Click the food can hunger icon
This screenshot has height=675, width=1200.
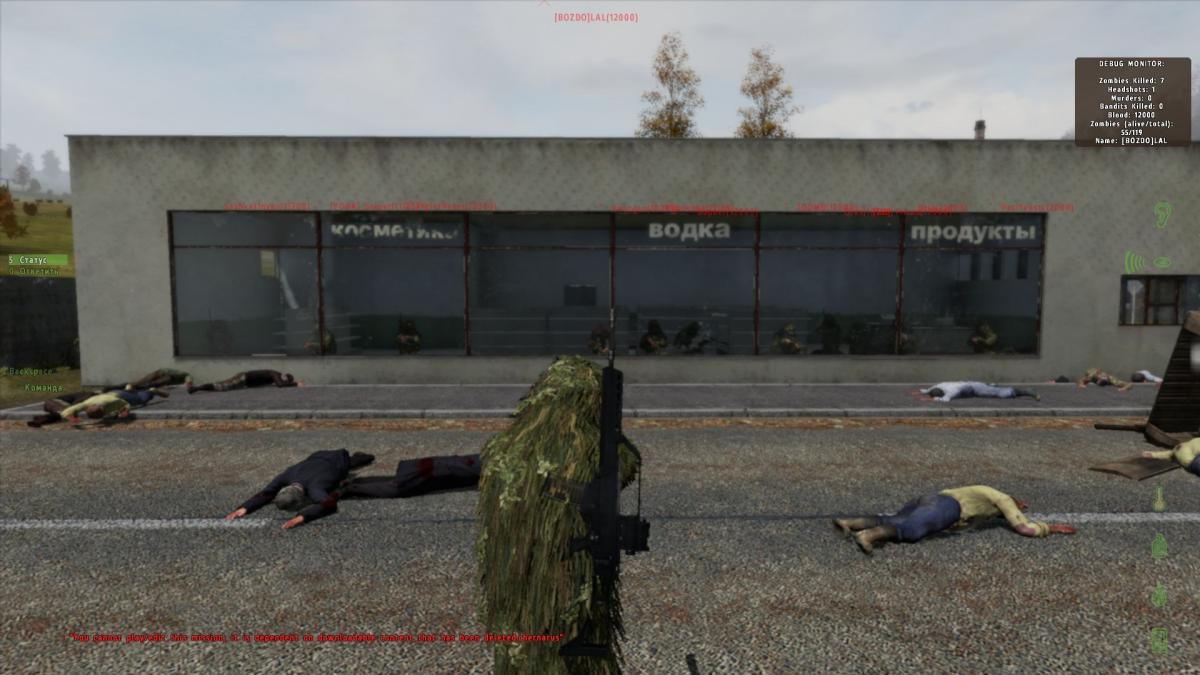[x=1159, y=639]
